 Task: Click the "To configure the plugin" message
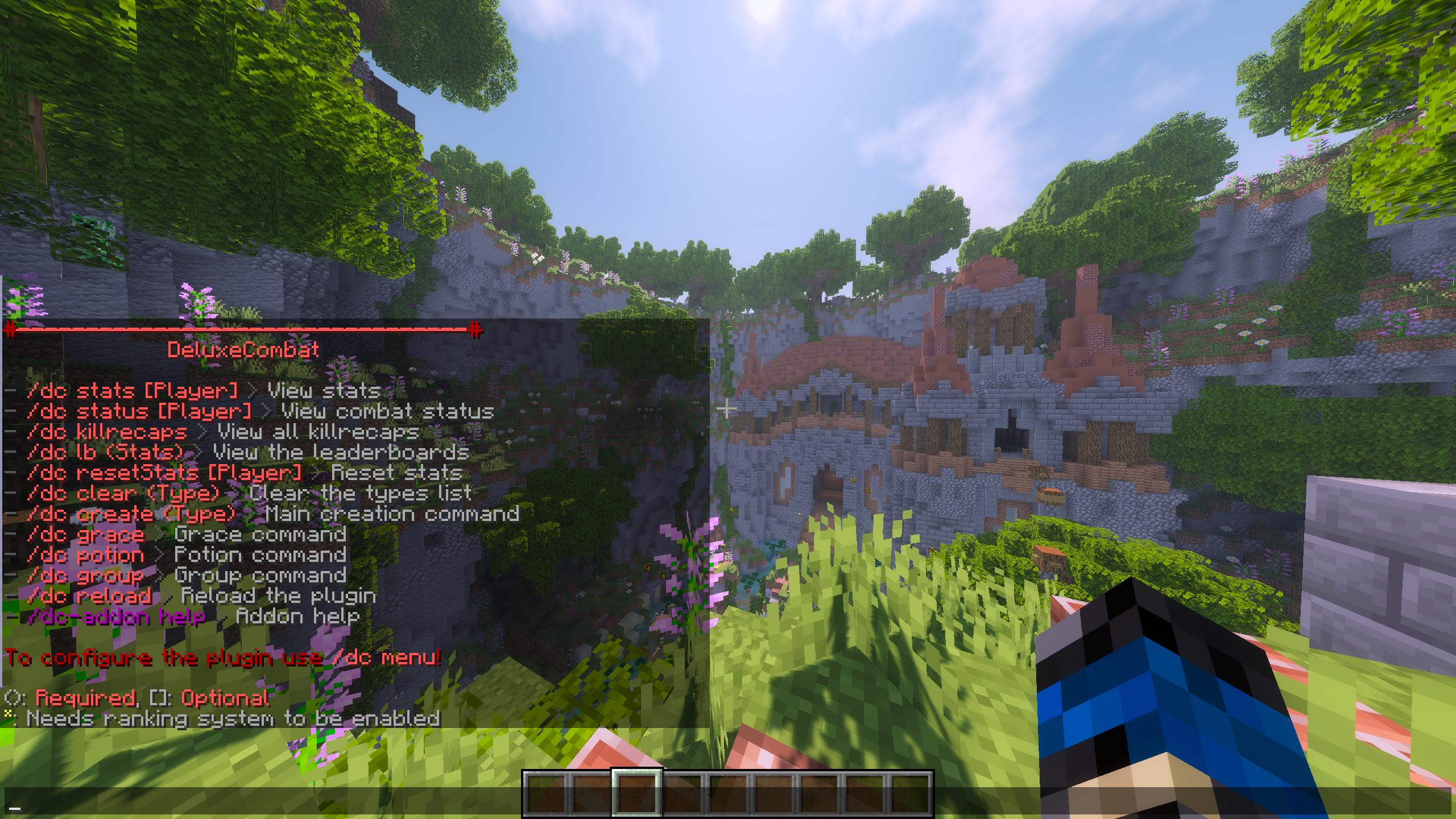(223, 658)
